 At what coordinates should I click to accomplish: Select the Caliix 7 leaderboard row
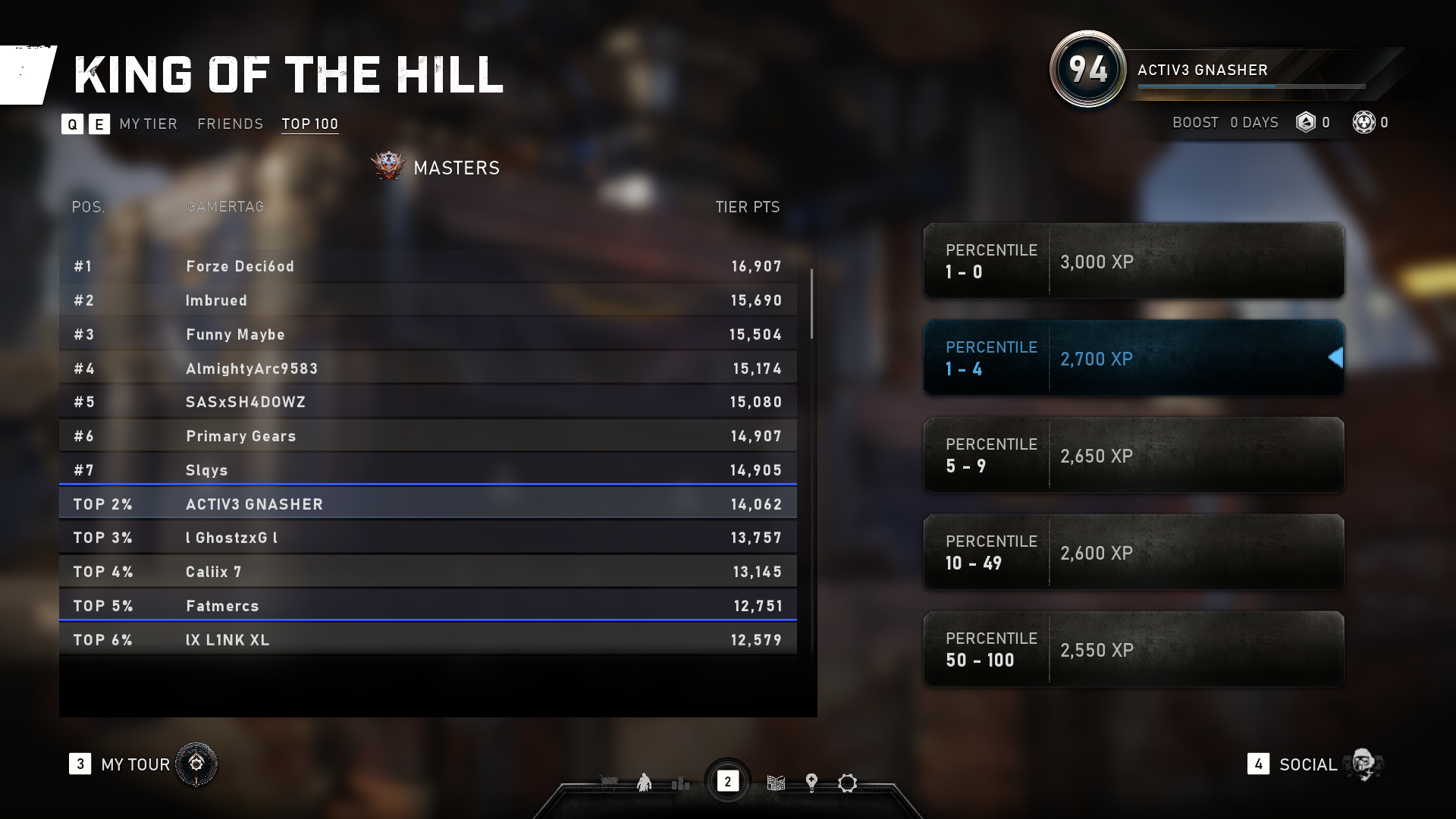(x=428, y=572)
